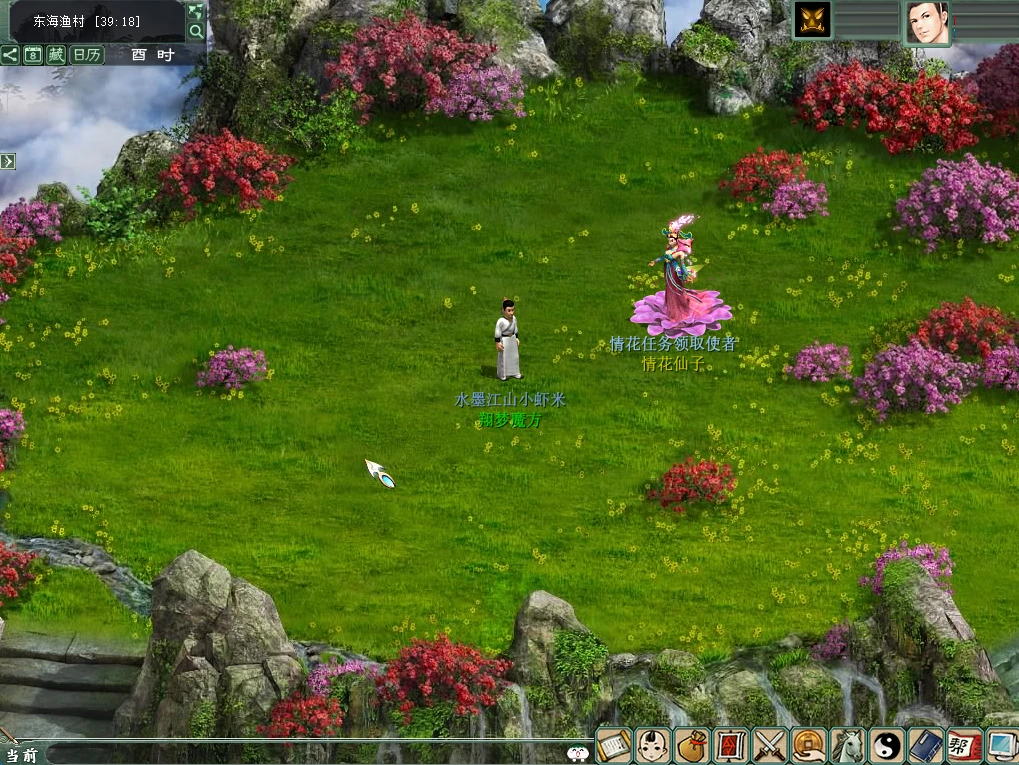1019x765 pixels.
Task: Open the blue book icon
Action: (925, 745)
